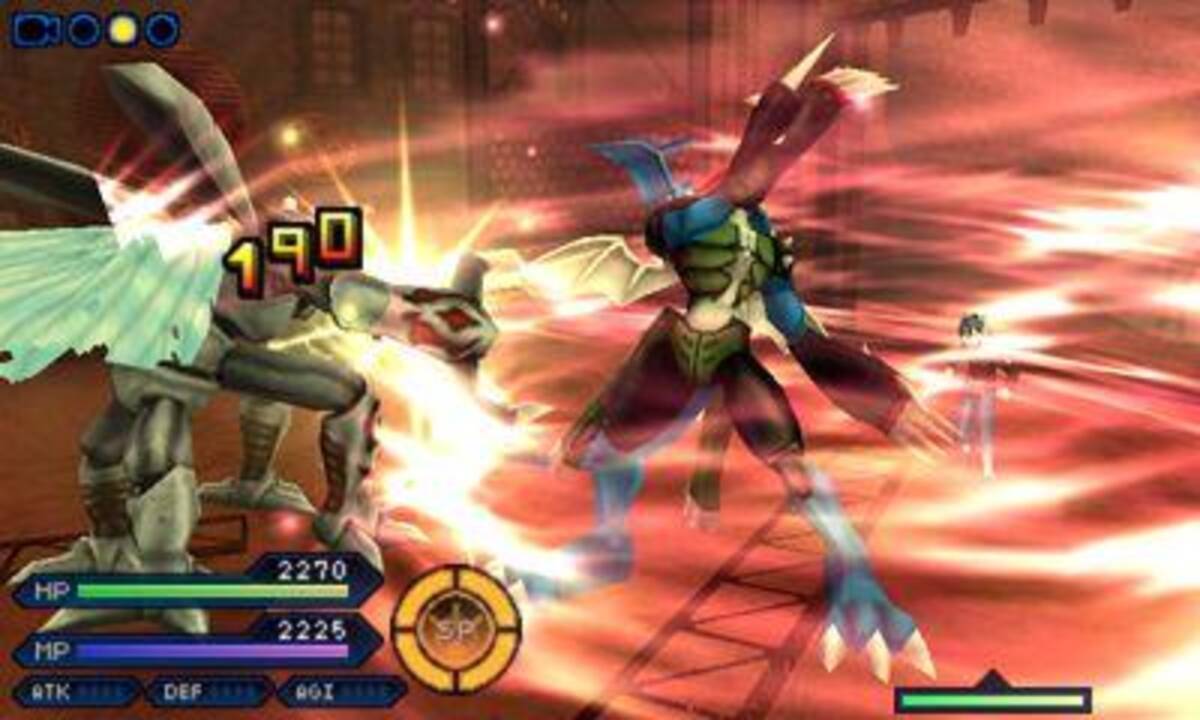Click the ATK status indicator
The width and height of the screenshot is (1200, 720).
[x=76, y=691]
